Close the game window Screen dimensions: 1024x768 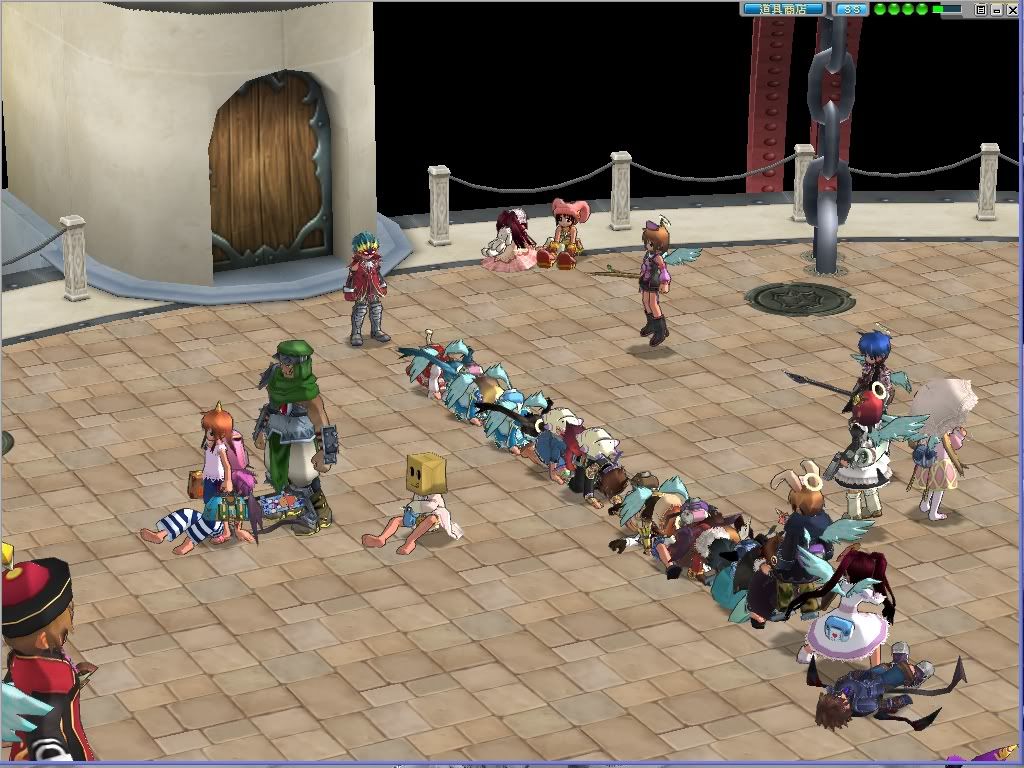(1012, 10)
